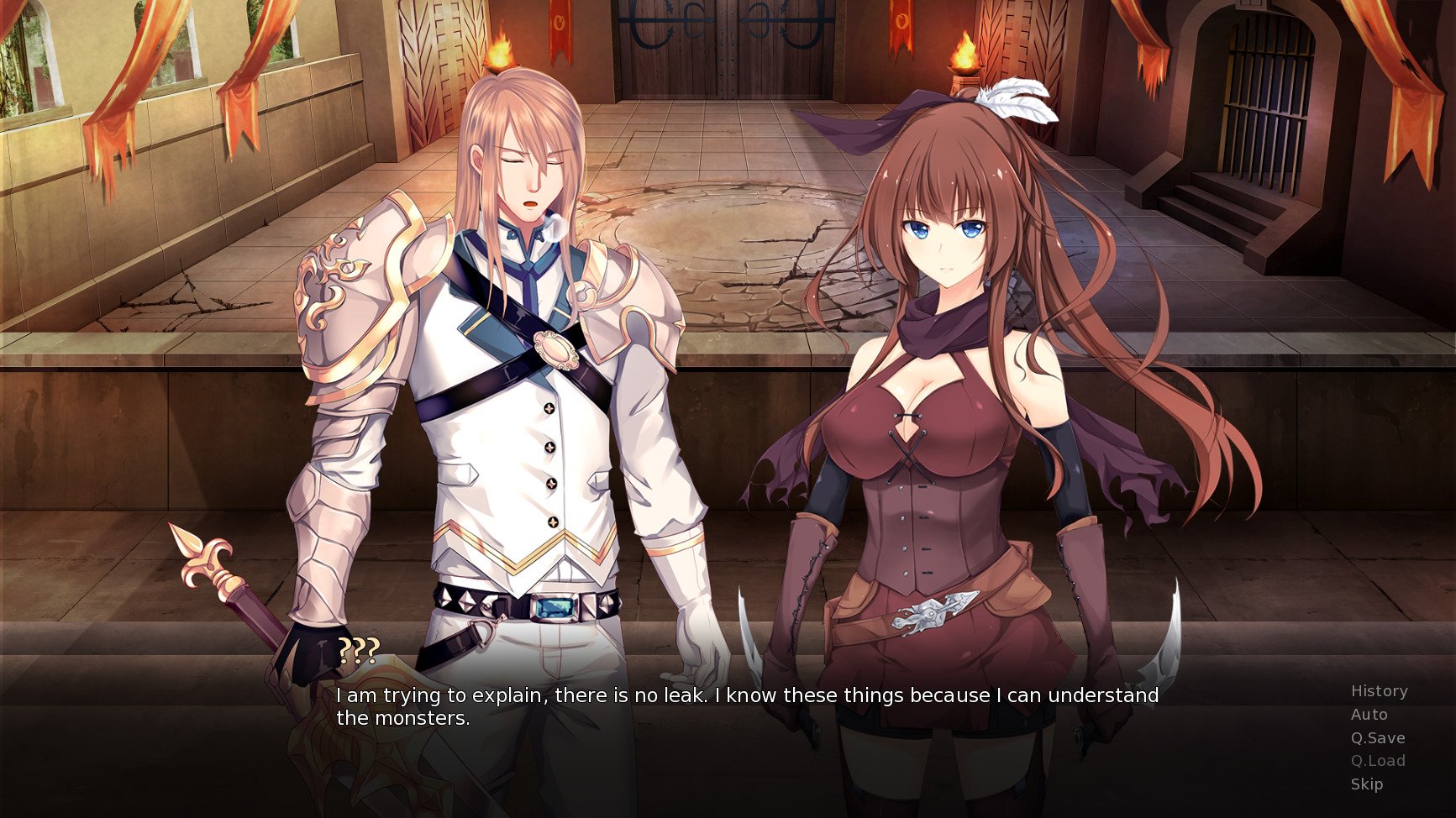Enable Auto text advance
This screenshot has height=818, width=1456.
tap(1369, 715)
